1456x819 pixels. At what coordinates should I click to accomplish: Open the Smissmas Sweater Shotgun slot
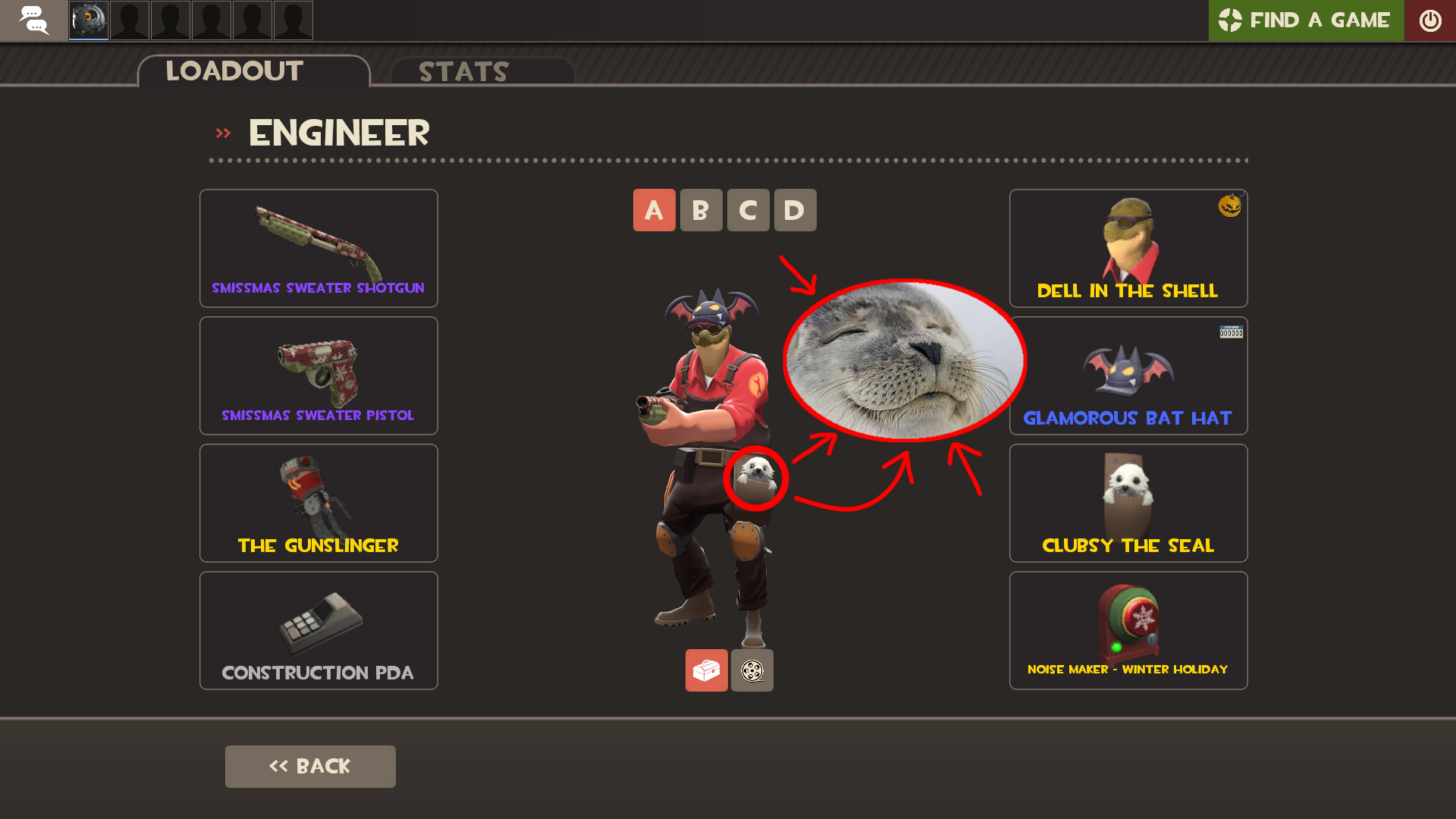(318, 248)
